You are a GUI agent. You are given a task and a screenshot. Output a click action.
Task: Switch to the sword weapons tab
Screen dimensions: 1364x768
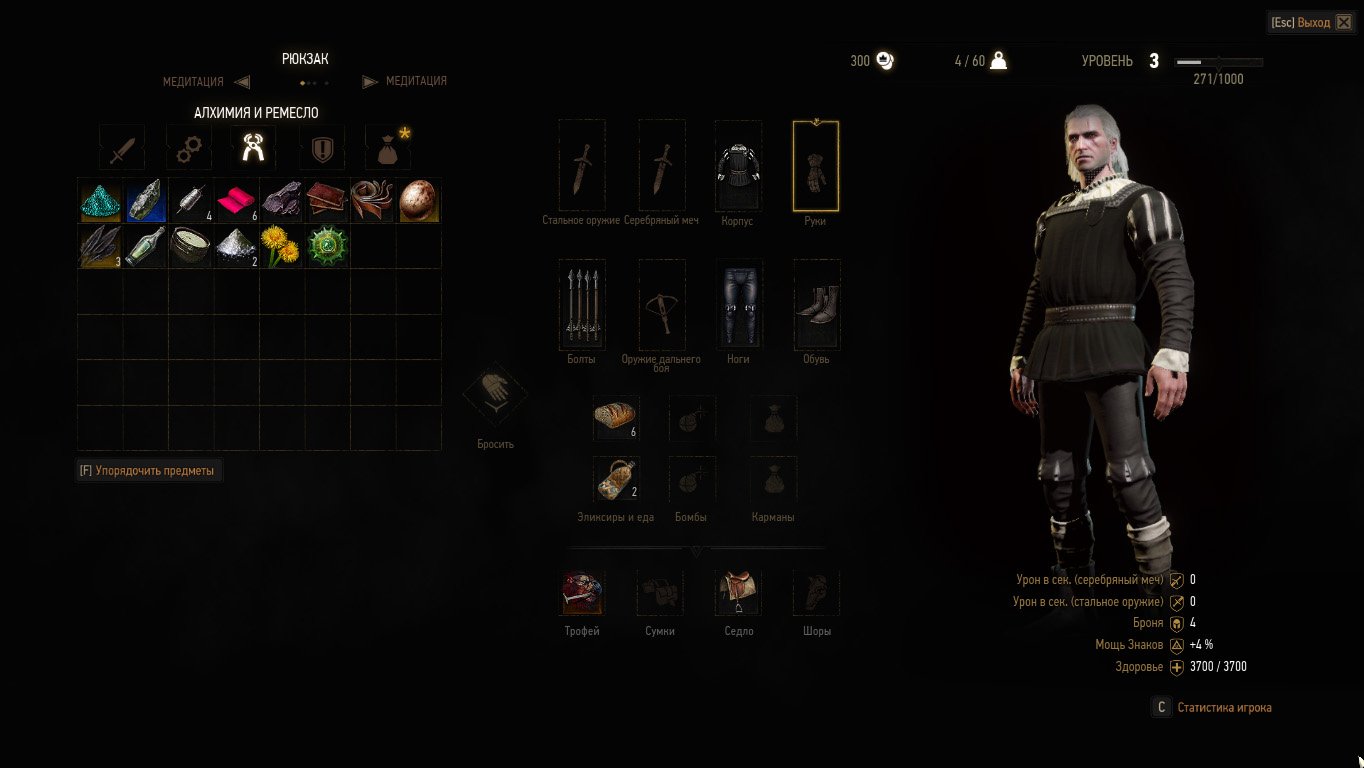(x=122, y=149)
